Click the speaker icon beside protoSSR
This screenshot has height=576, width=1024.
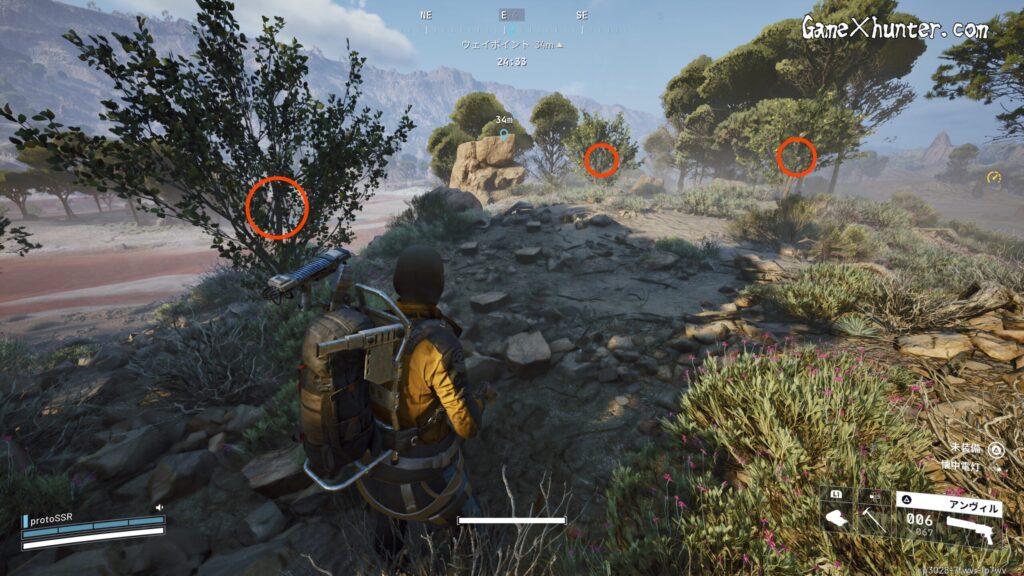[158, 508]
